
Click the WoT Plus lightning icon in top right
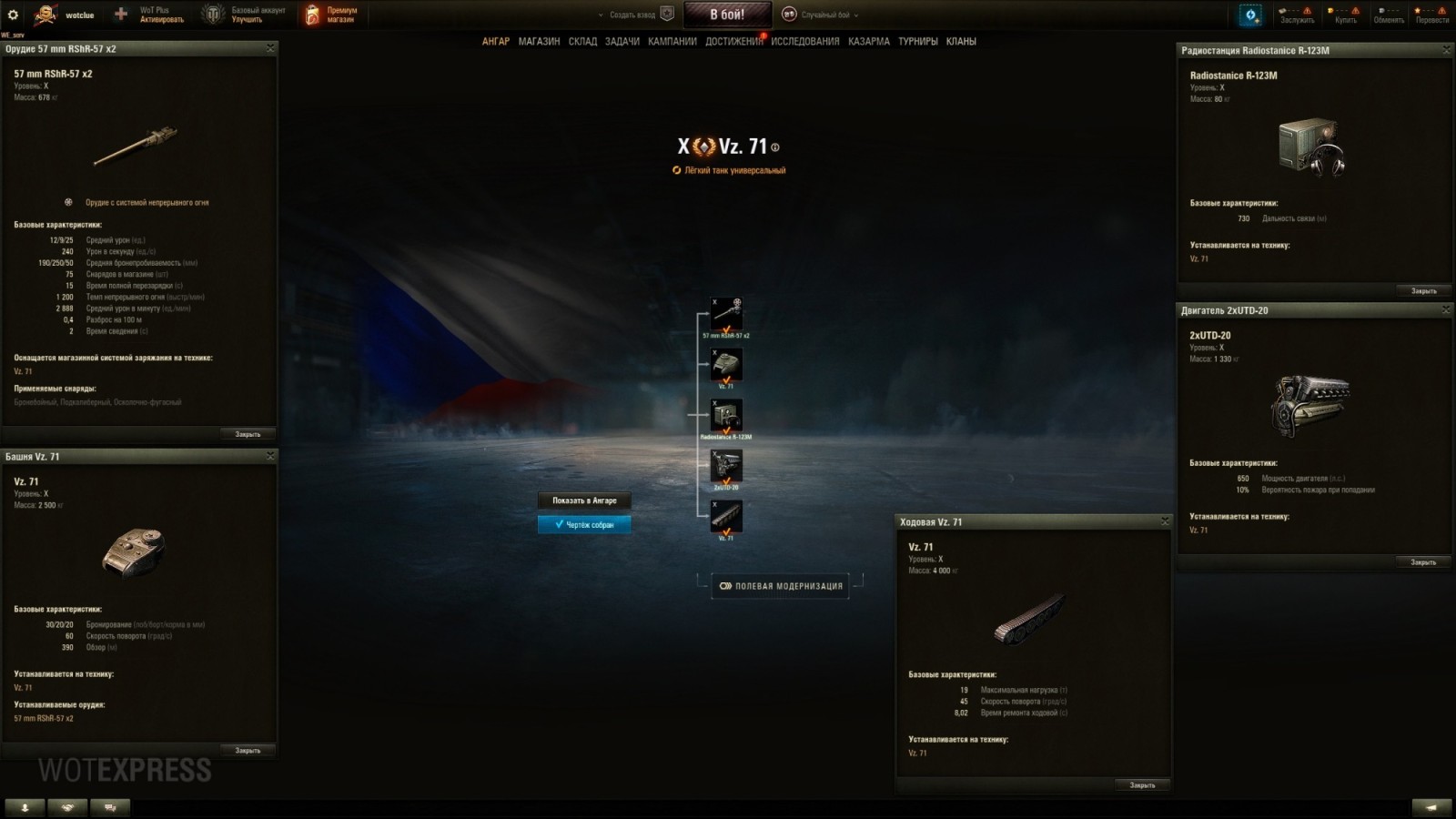[1251, 13]
